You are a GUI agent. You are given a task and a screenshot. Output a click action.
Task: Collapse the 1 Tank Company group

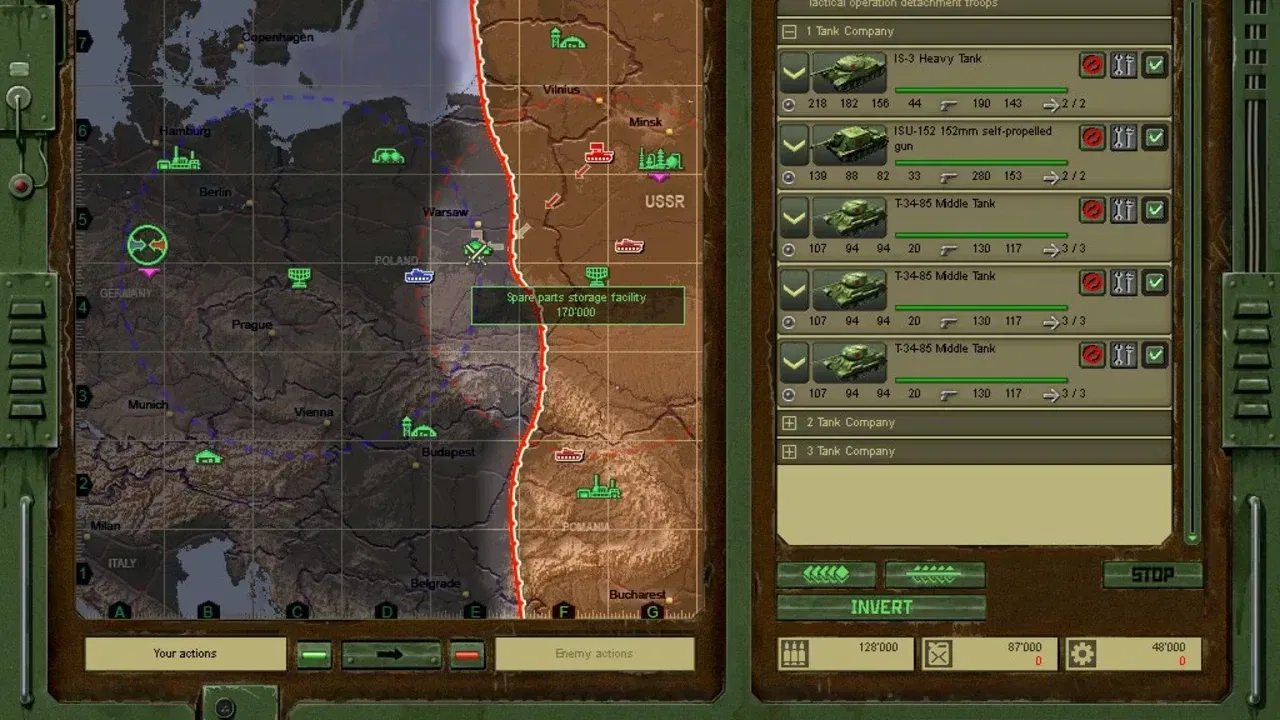click(x=789, y=31)
